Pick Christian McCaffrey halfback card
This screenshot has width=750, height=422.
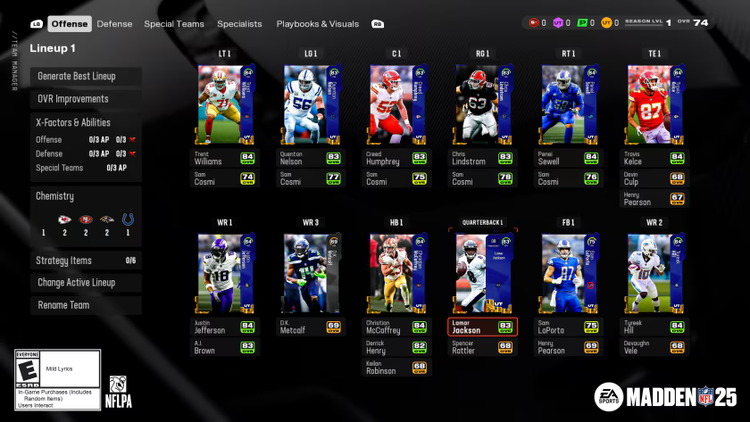[397, 275]
